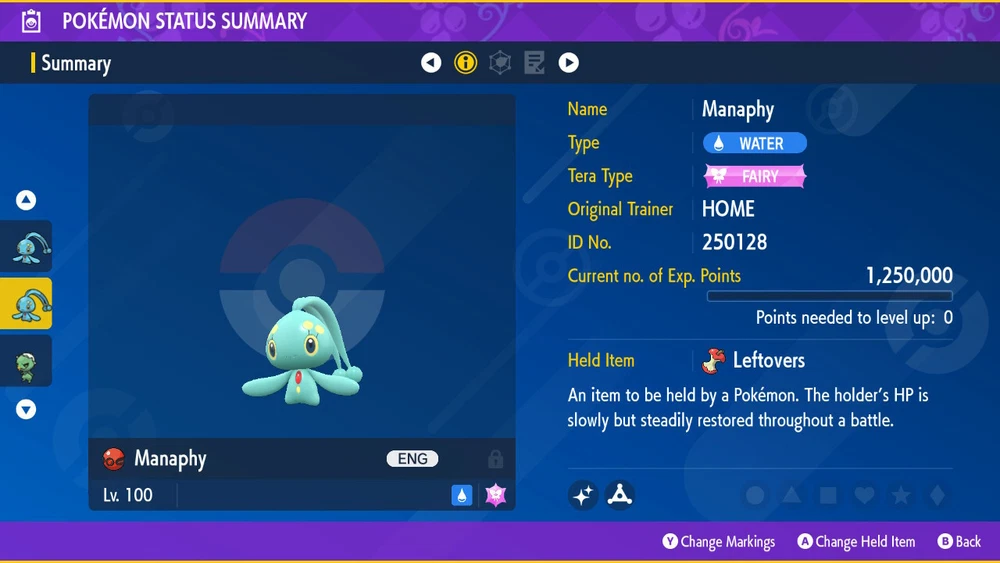The height and width of the screenshot is (563, 1000).
Task: Go to the next summary page arrow
Action: 568,63
